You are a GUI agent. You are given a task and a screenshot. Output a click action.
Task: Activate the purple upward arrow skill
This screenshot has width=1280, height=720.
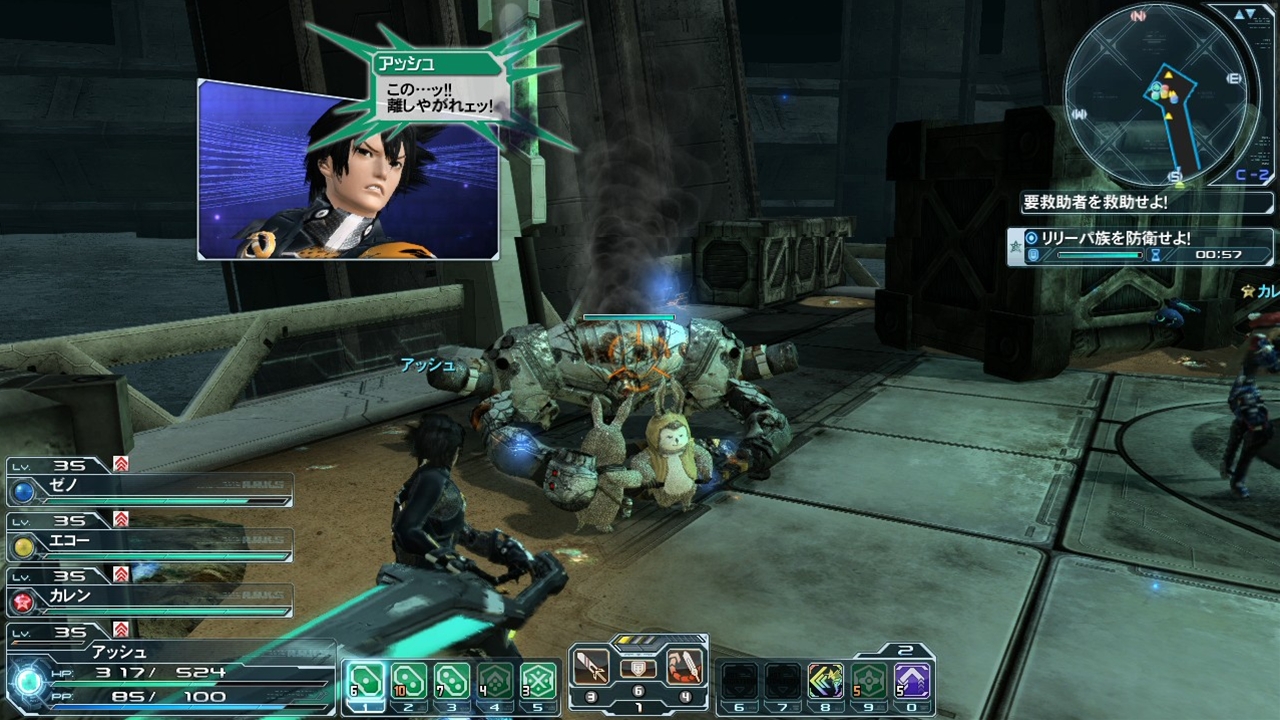tap(912, 680)
